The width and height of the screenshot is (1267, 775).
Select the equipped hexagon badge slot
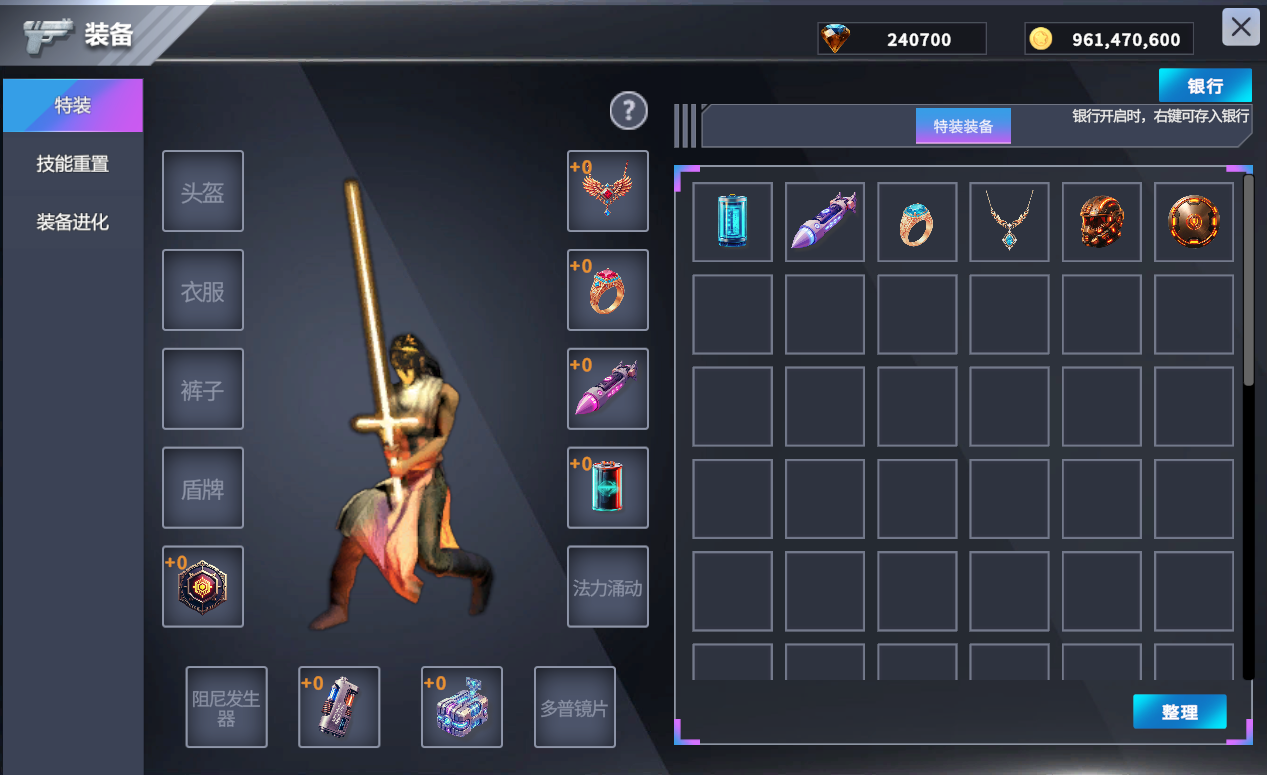click(x=203, y=587)
